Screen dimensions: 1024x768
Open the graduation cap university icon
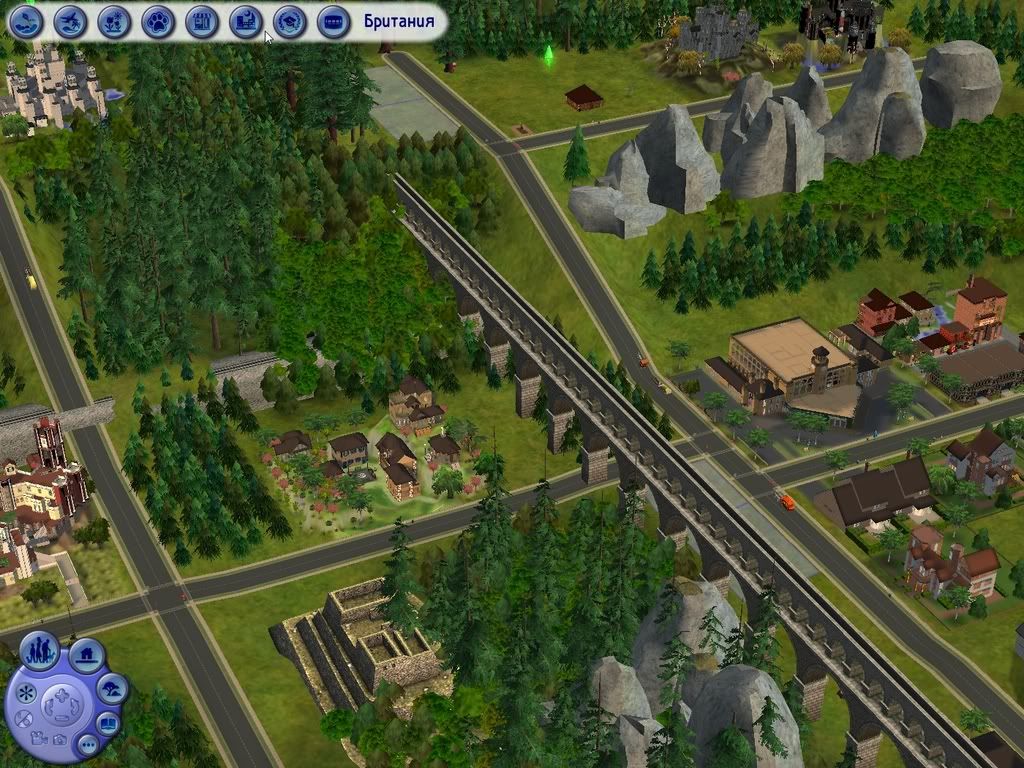pyautogui.click(x=289, y=20)
